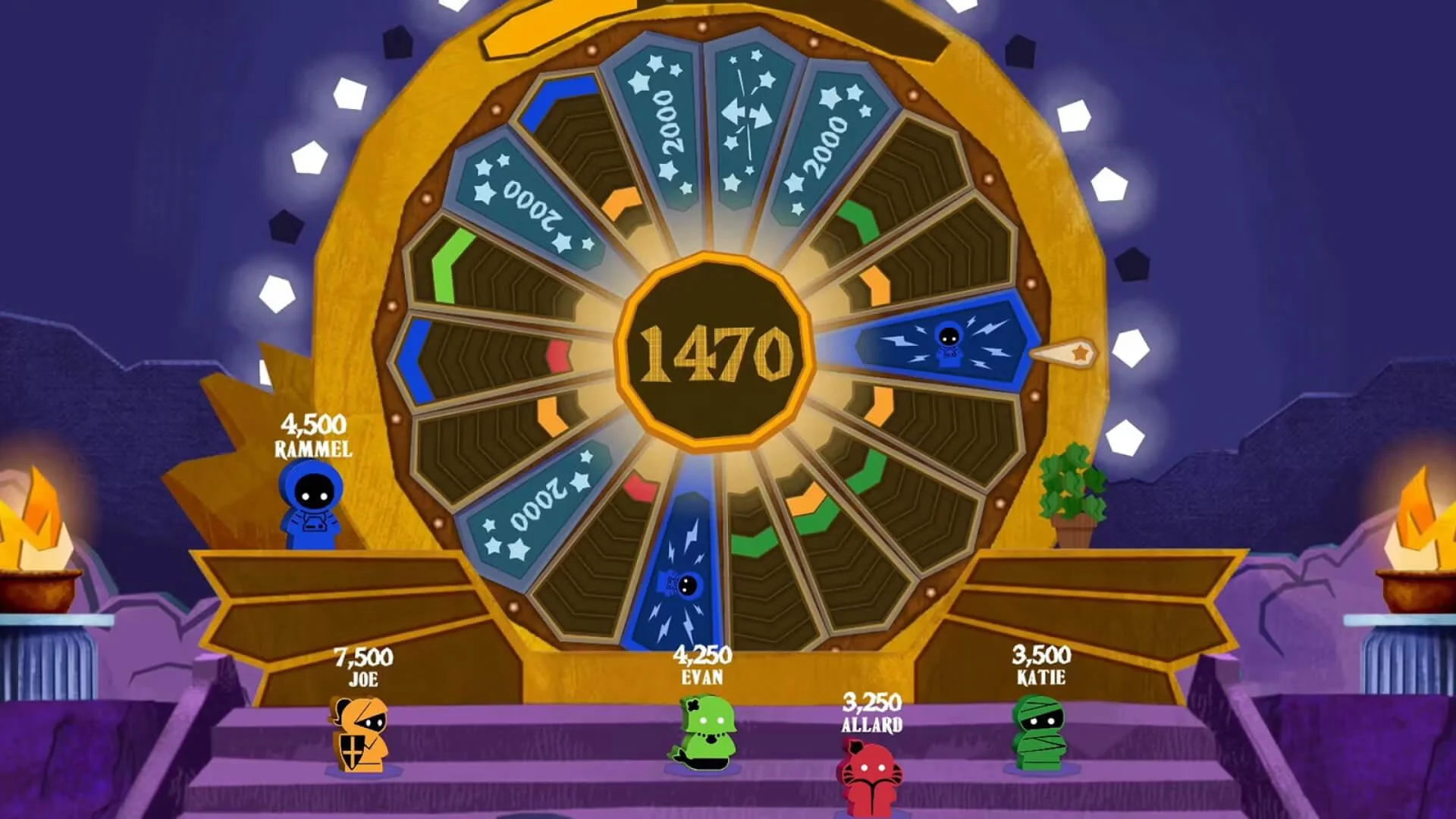The width and height of the screenshot is (1456, 819).
Task: Click the Rammel name label
Action: click(313, 447)
